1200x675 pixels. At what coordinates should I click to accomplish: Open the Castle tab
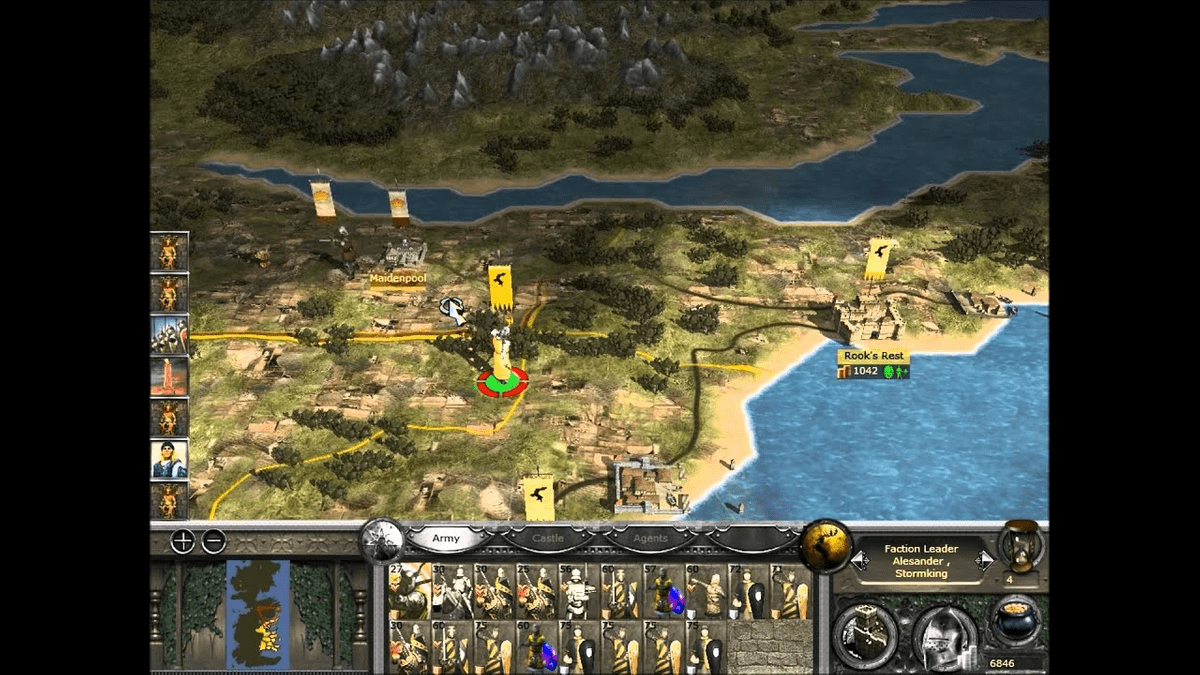click(547, 539)
